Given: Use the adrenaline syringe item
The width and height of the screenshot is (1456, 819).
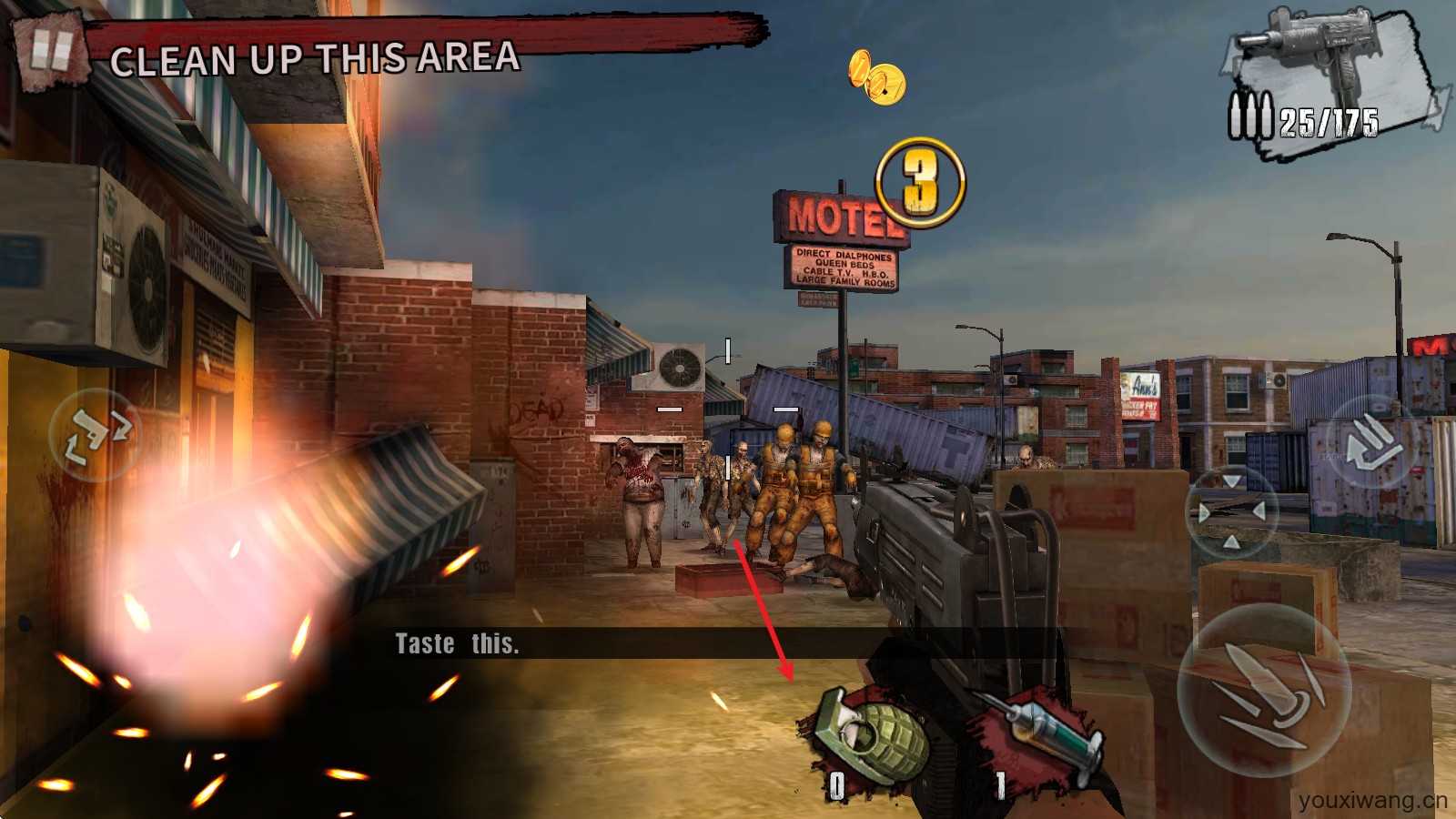Looking at the screenshot, I should [1046, 737].
